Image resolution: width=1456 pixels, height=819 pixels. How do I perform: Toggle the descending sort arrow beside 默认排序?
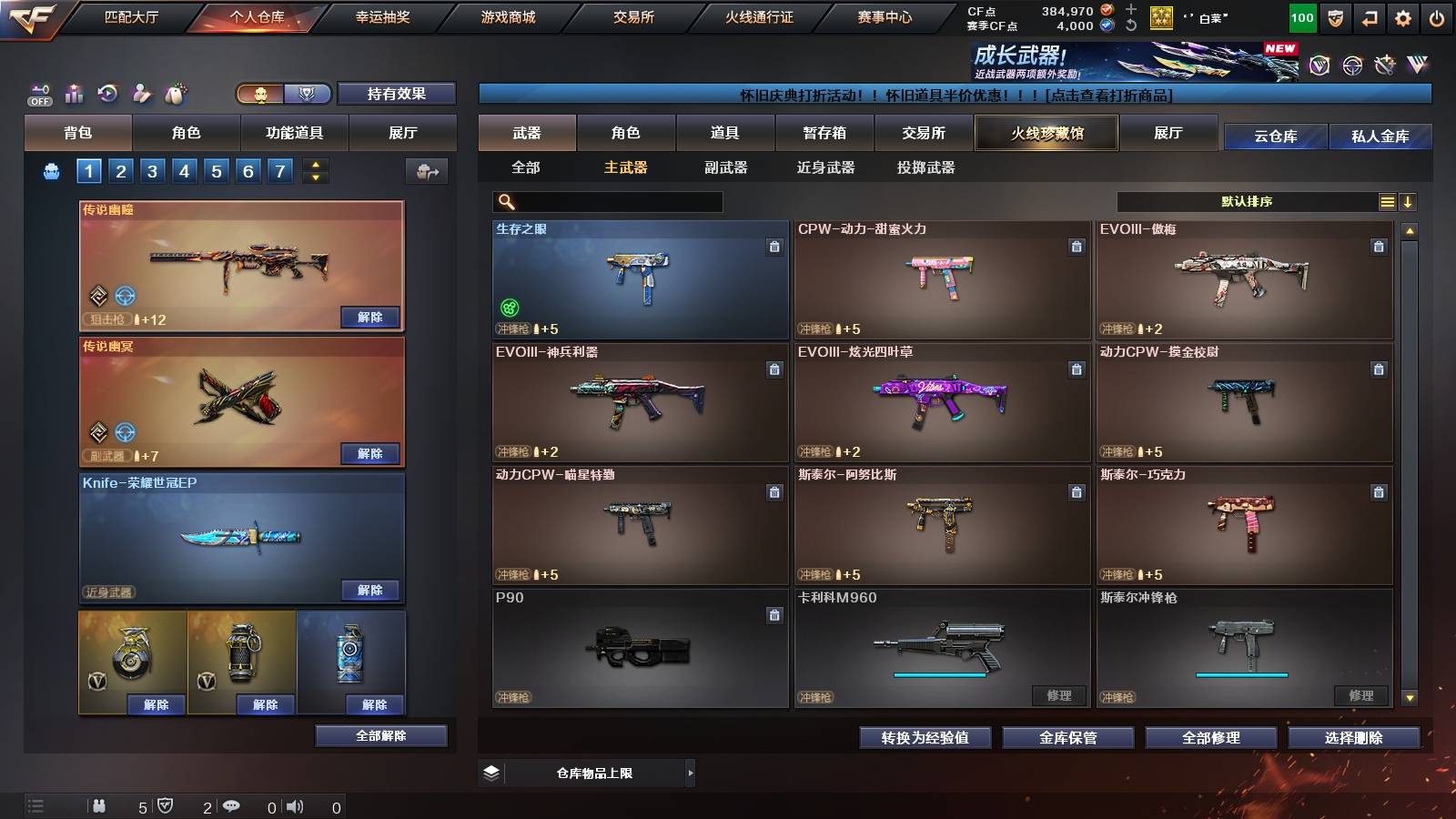pyautogui.click(x=1409, y=201)
